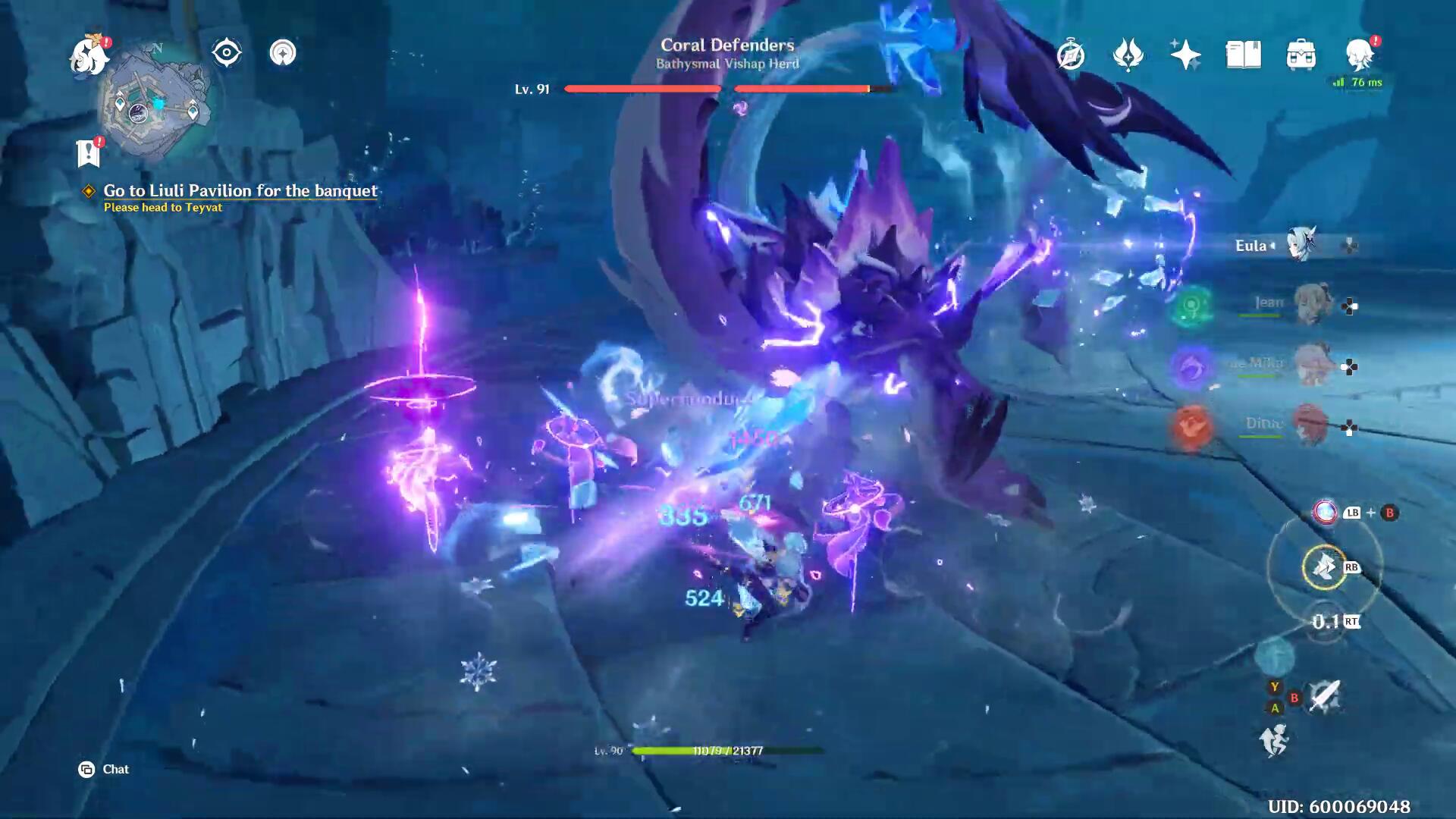This screenshot has width=1456, height=819.
Task: Switch to party member Diluc
Action: tap(1310, 425)
